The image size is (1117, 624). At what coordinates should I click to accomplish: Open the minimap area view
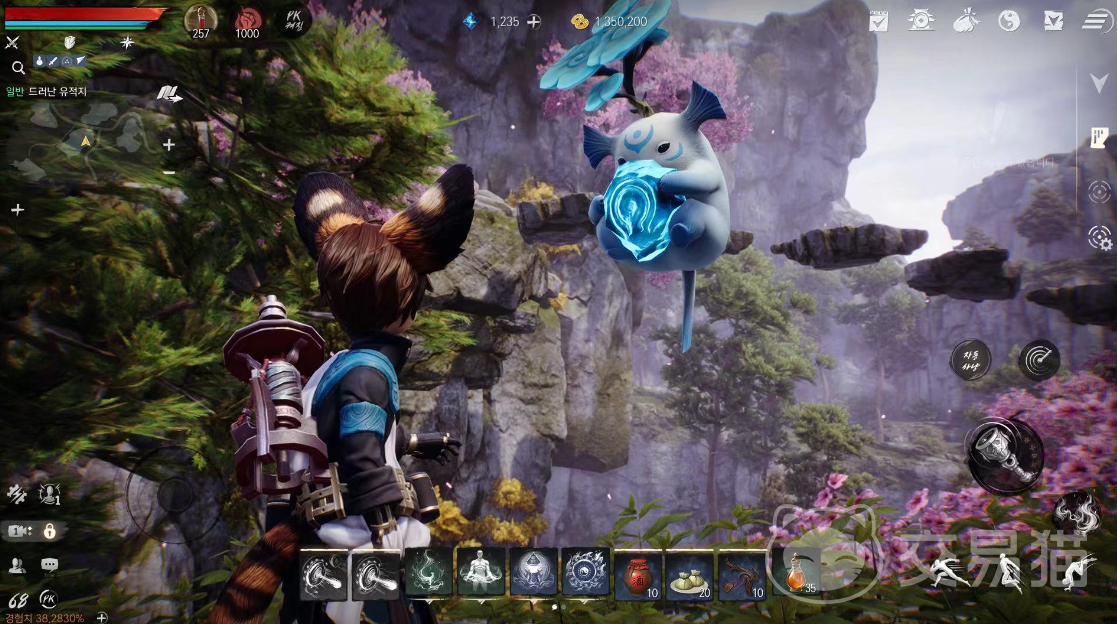pyautogui.click(x=85, y=145)
